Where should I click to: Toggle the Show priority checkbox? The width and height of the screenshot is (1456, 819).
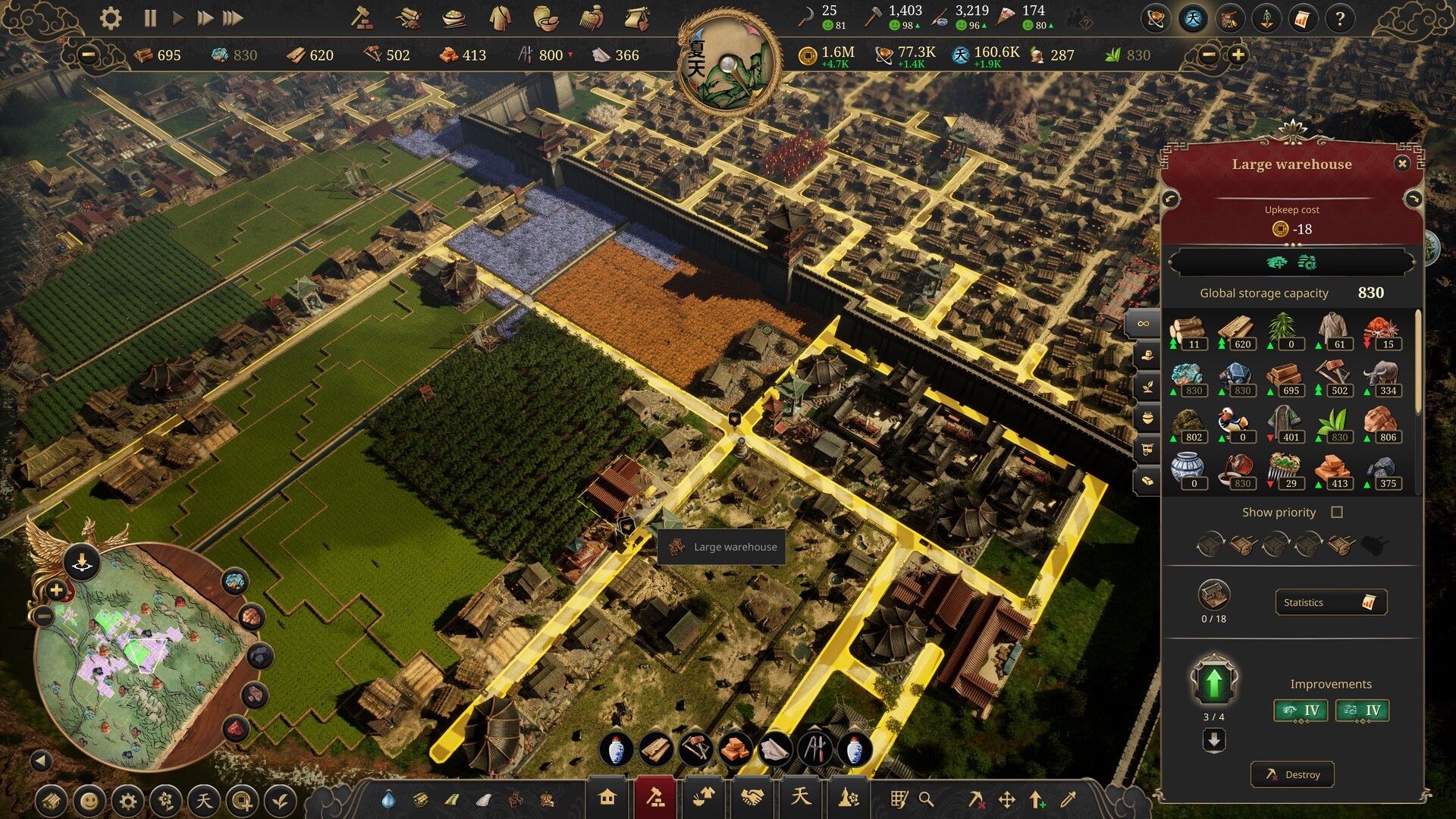[1337, 513]
